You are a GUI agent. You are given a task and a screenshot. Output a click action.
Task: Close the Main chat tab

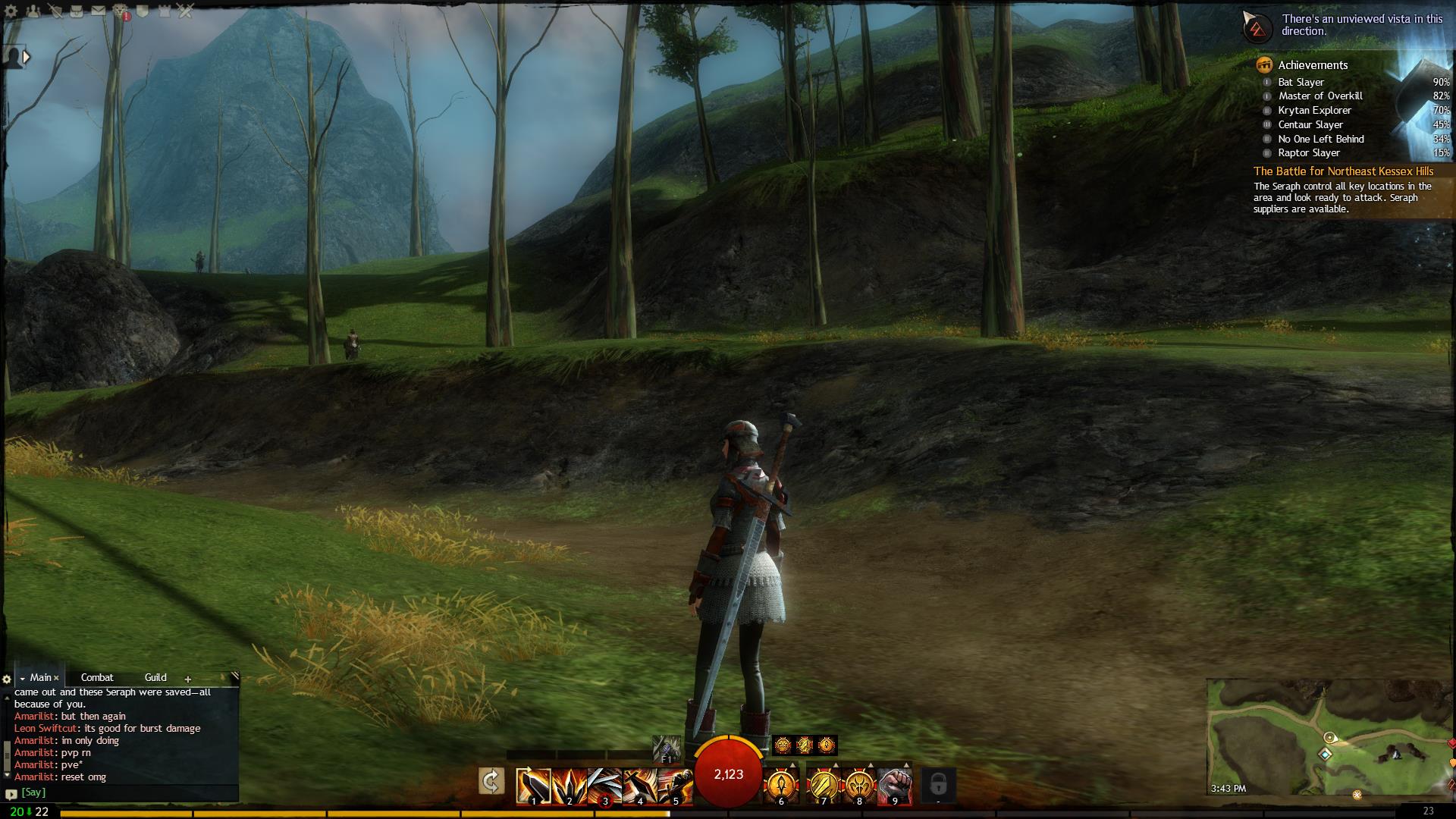56,678
